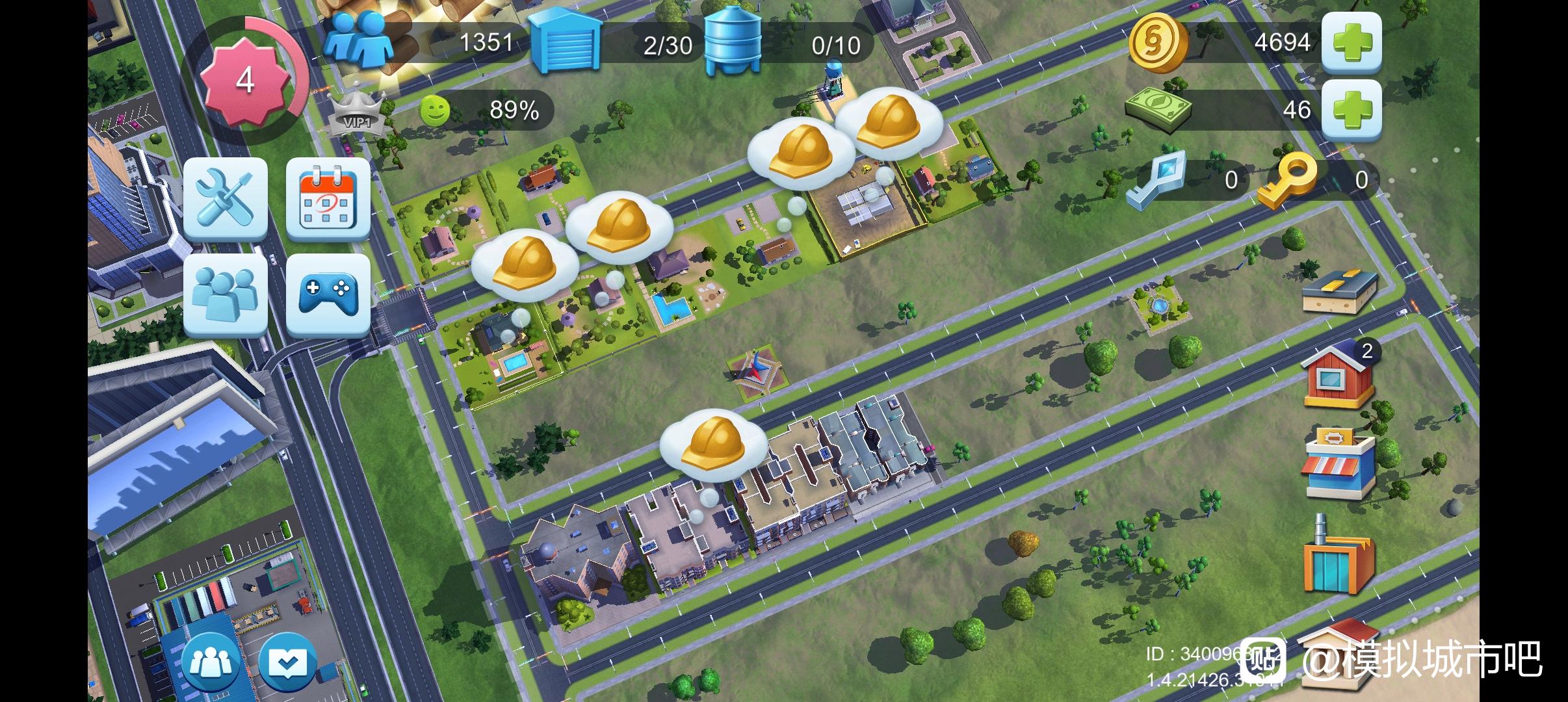Open the striped-awning shop build menu
Viewport: 1568px width, 702px height.
tap(1339, 462)
